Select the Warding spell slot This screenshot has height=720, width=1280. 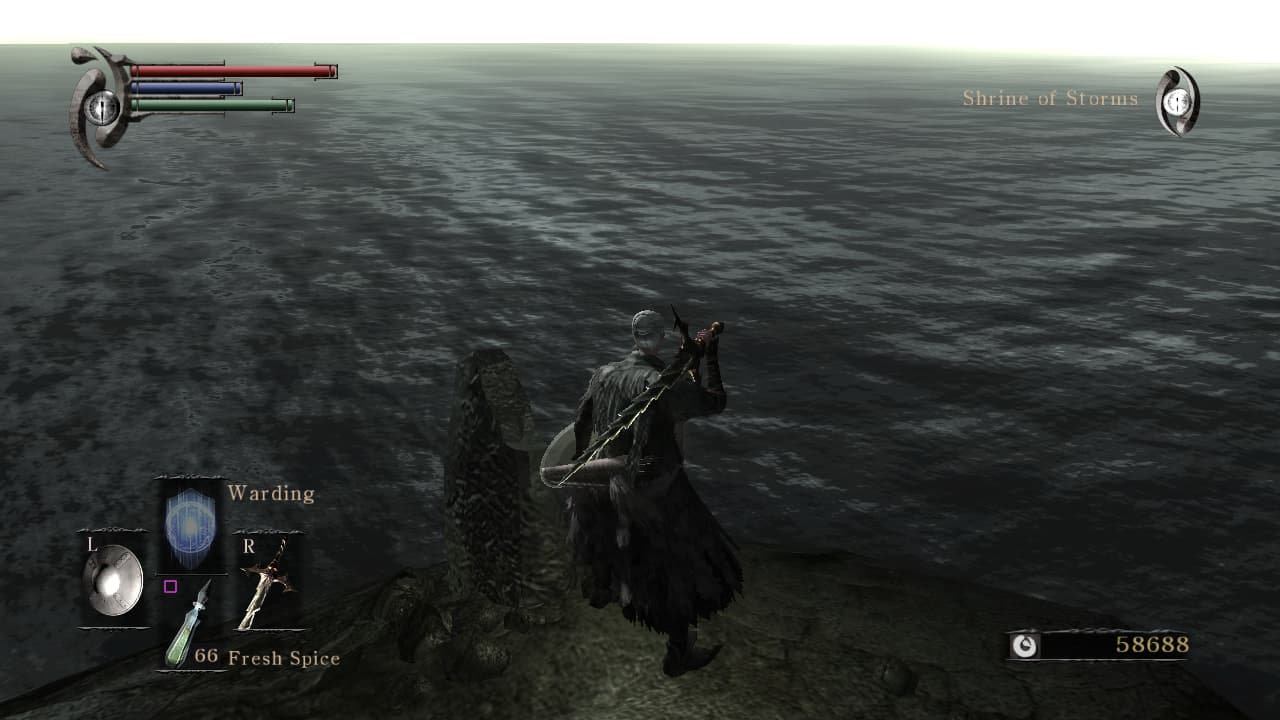pos(190,528)
